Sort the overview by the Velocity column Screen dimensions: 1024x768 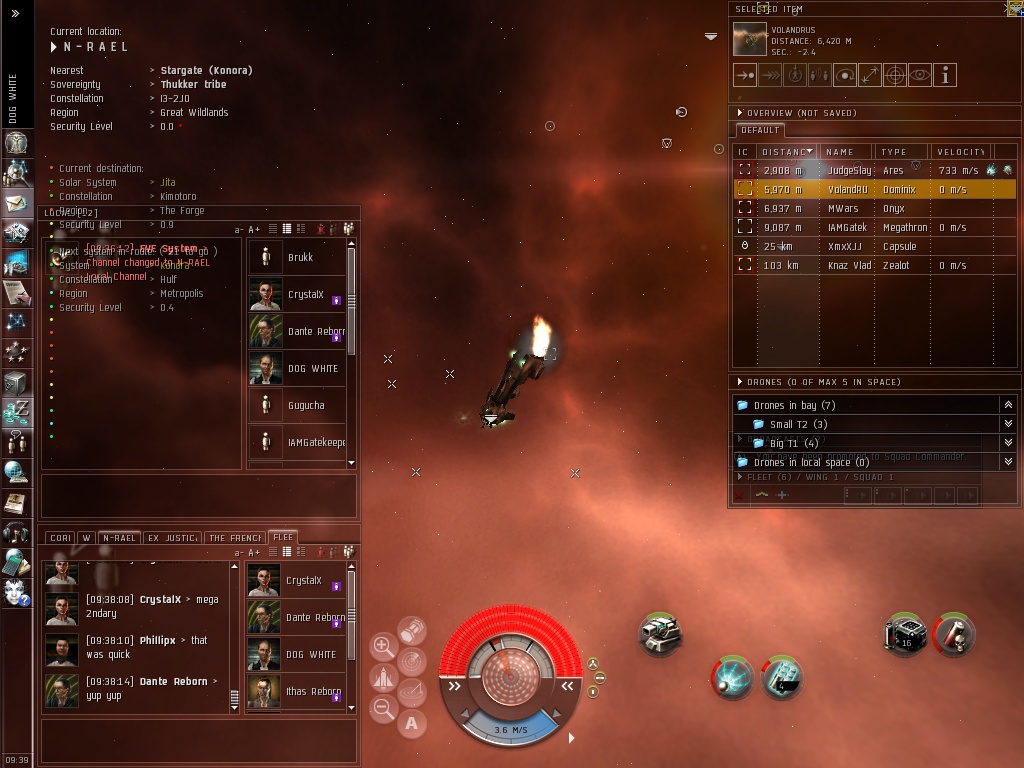pos(960,152)
